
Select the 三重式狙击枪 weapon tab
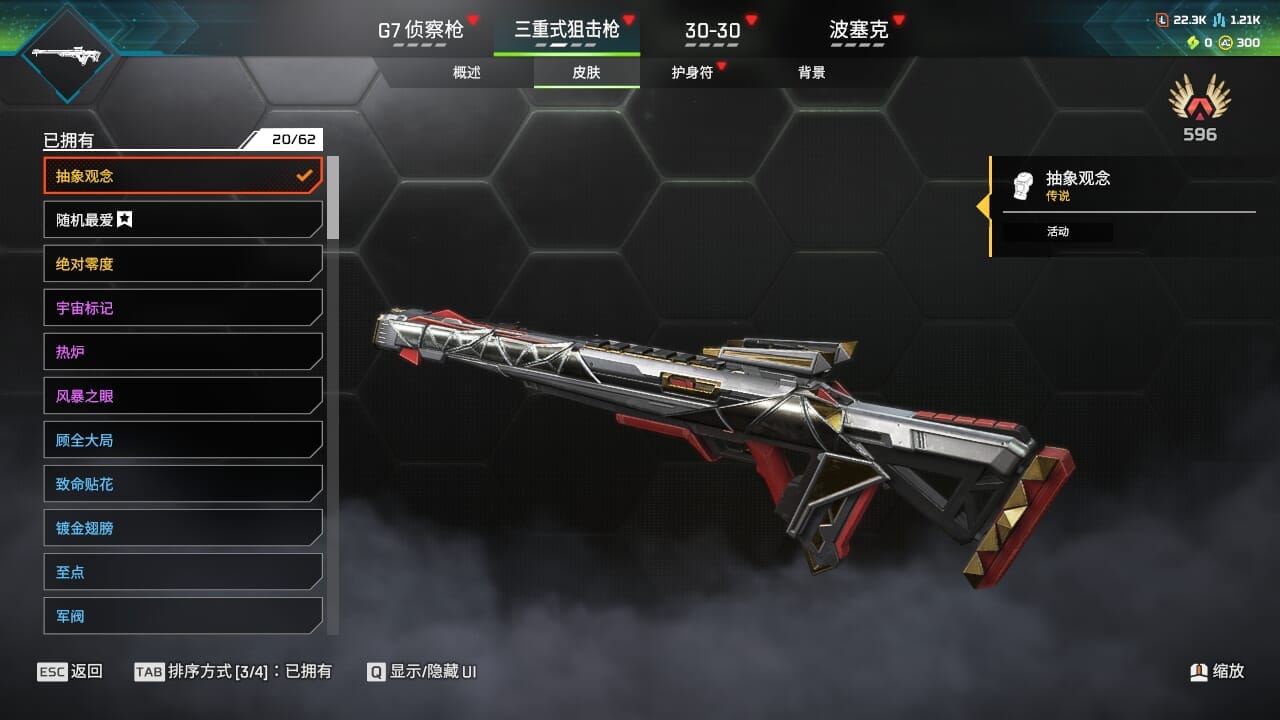(567, 30)
